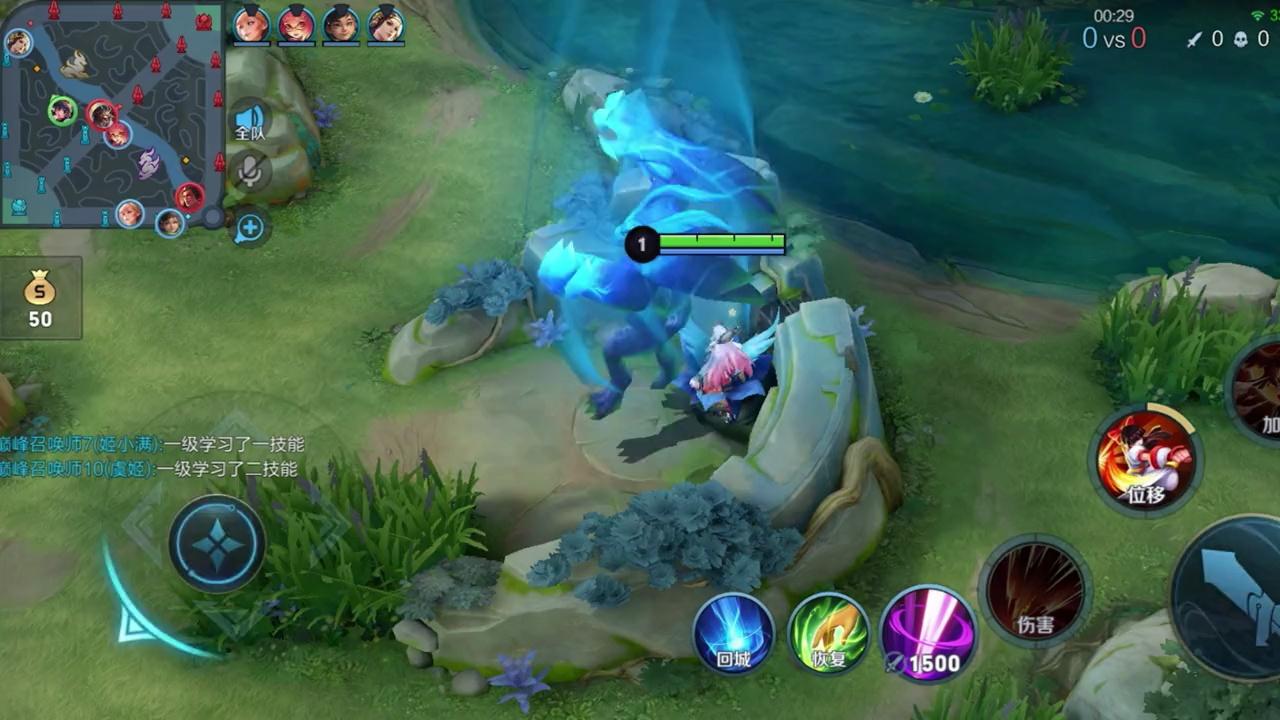Open the scoreboard via 0 vs 0 score
Viewport: 1280px width, 720px height.
coord(1114,39)
